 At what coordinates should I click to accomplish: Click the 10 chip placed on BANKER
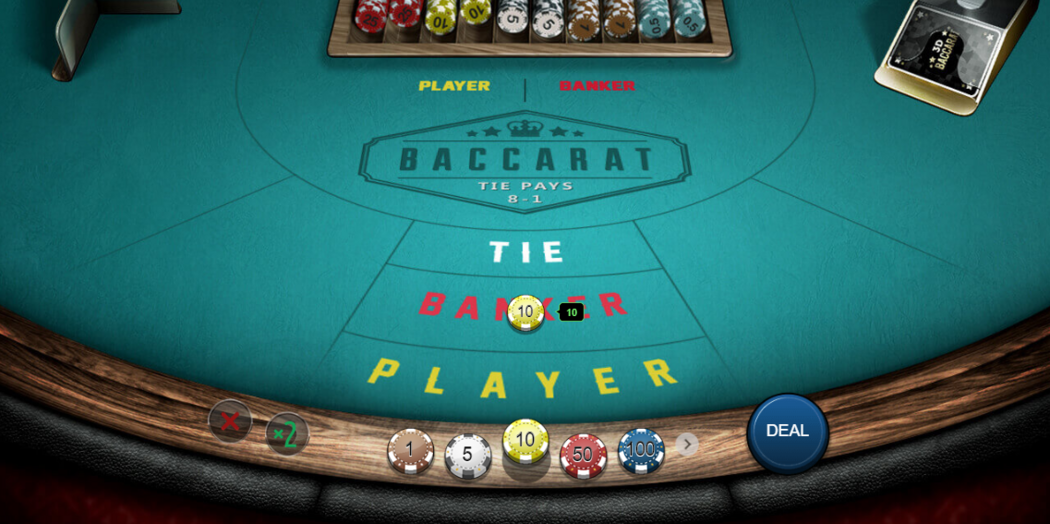525,312
